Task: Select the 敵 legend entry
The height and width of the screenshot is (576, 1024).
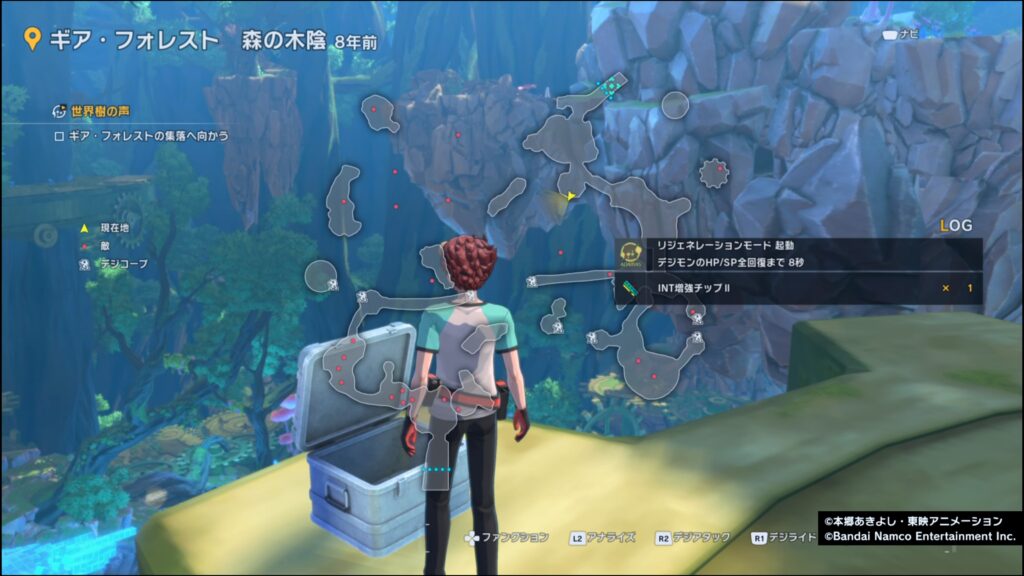Action: (100, 246)
